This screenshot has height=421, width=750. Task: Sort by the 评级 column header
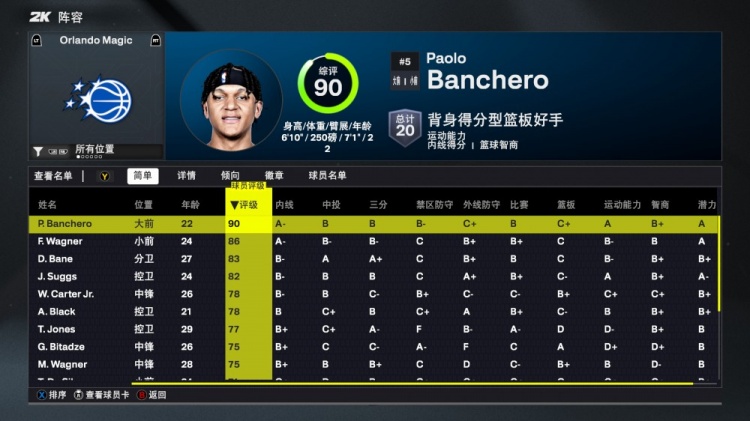pyautogui.click(x=247, y=204)
